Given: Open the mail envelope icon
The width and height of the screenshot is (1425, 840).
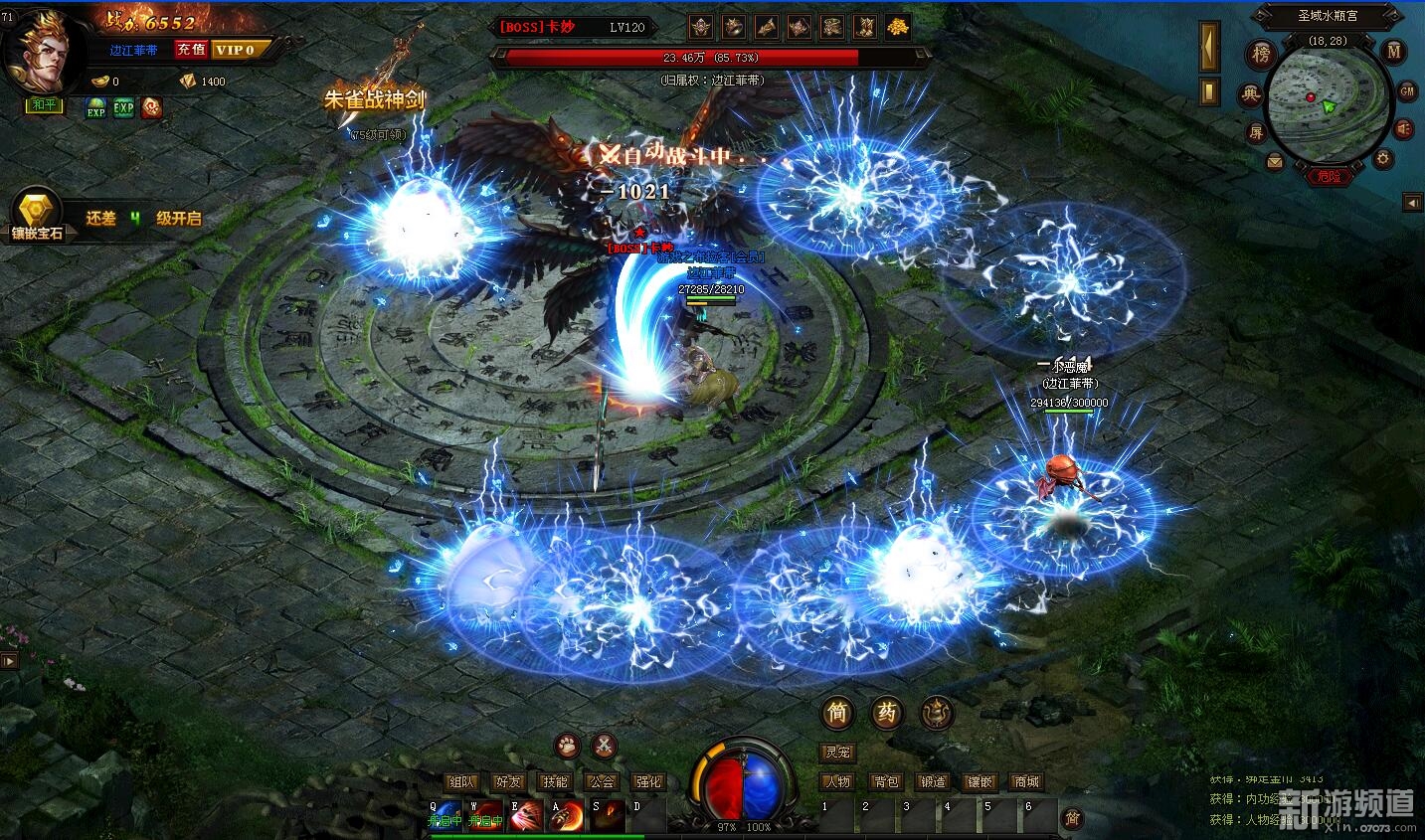Looking at the screenshot, I should click(x=1275, y=162).
